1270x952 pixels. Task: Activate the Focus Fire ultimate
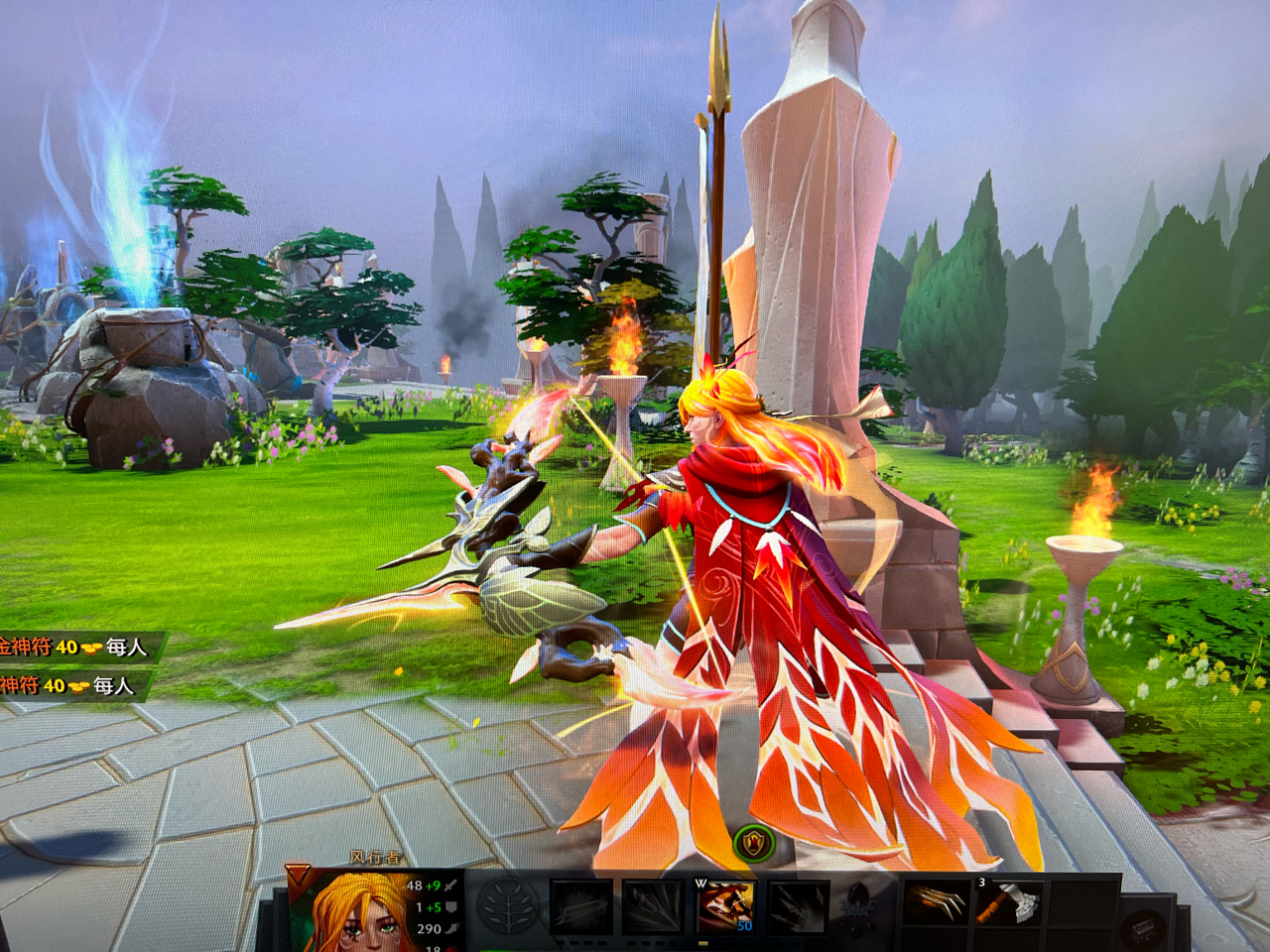click(798, 907)
